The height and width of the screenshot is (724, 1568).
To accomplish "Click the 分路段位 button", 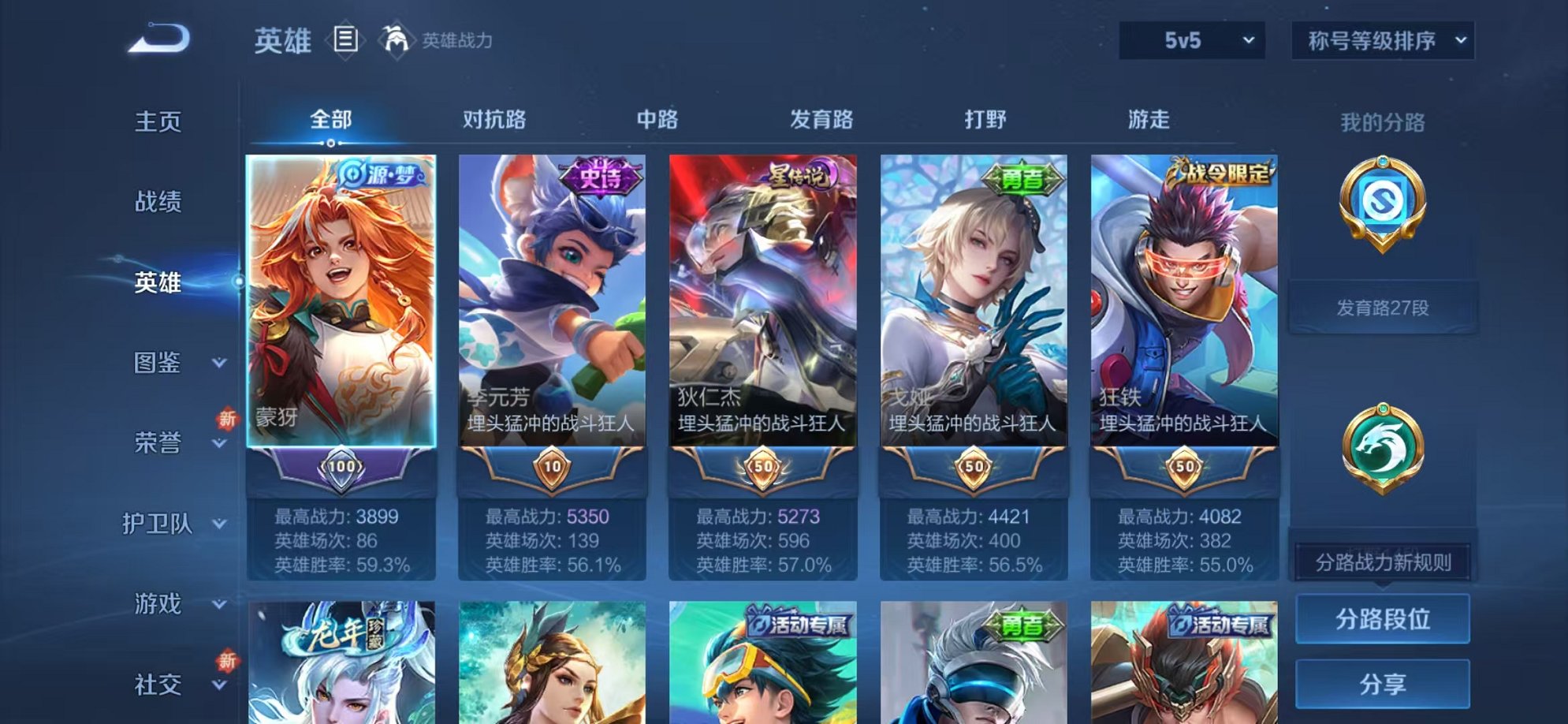I will [x=1382, y=618].
